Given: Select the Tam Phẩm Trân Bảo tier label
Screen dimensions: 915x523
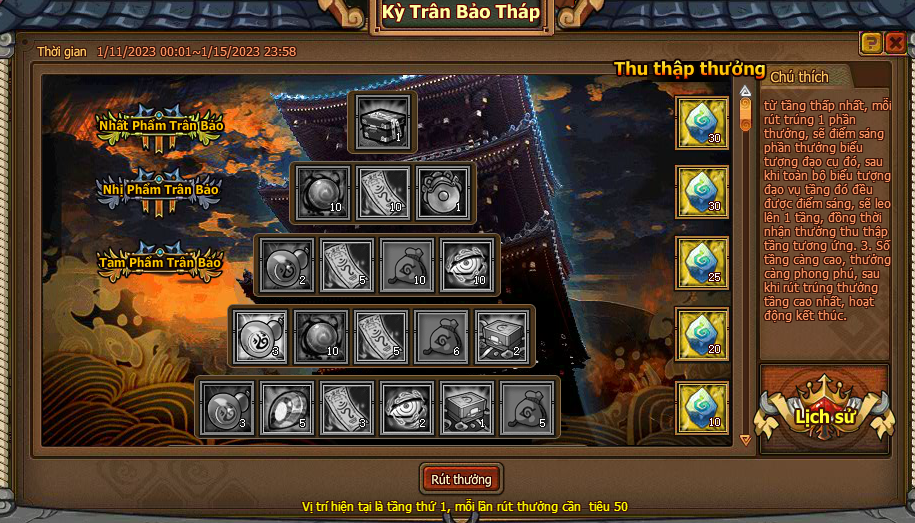Looking at the screenshot, I should pos(159,263).
